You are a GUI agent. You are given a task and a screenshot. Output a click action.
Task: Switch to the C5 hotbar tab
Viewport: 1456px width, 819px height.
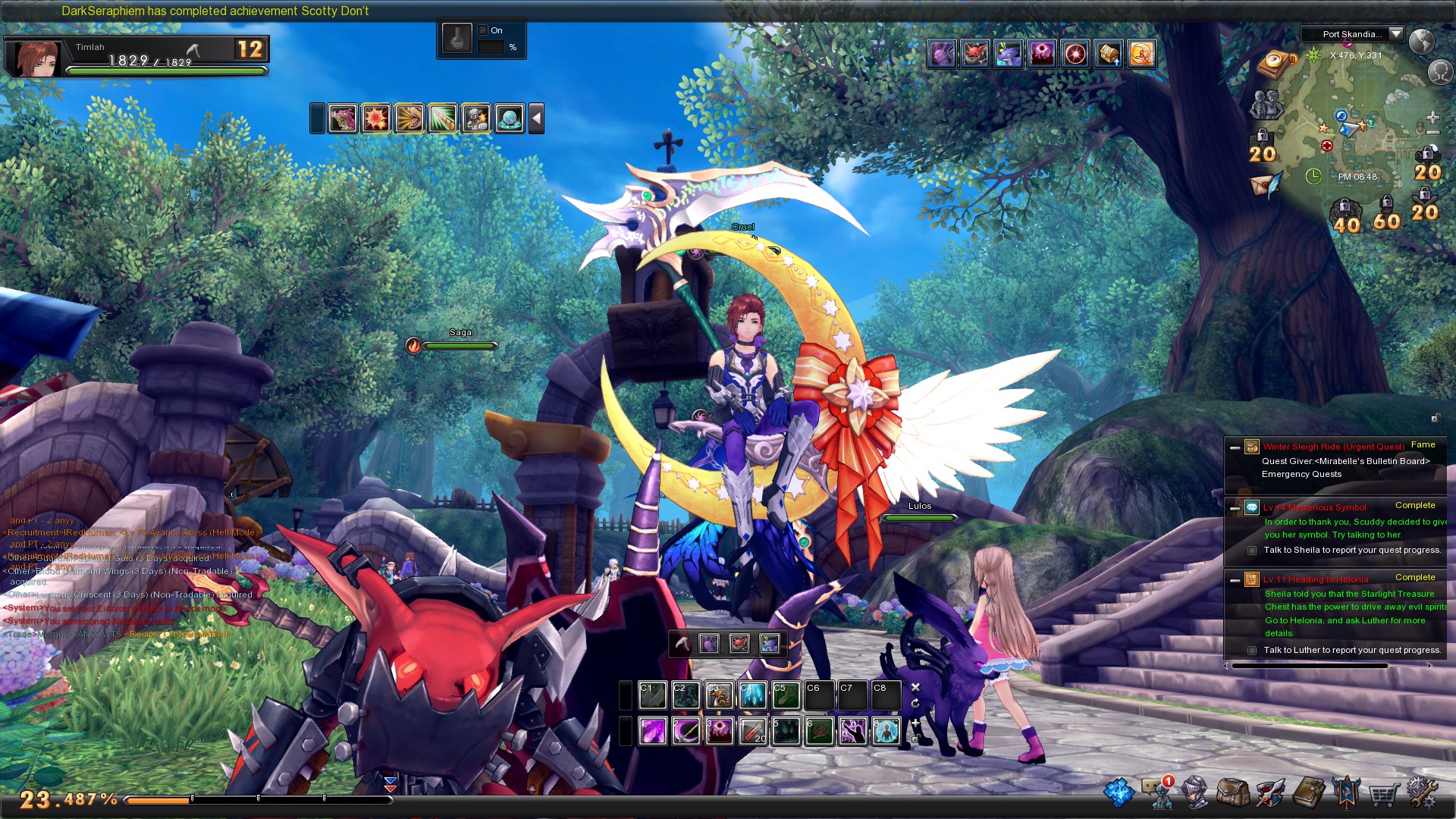click(785, 693)
